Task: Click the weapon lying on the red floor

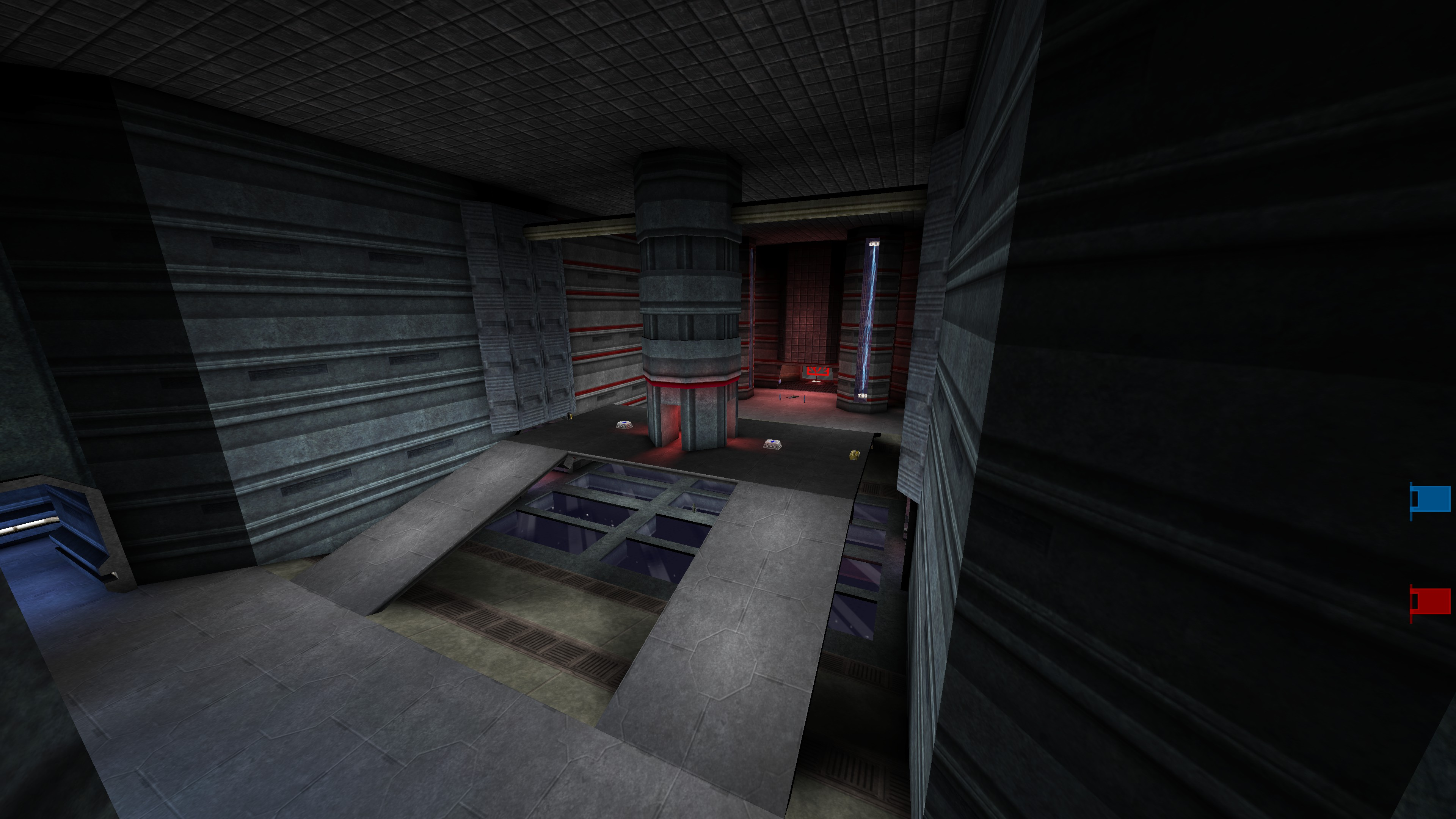Action: pos(794,397)
